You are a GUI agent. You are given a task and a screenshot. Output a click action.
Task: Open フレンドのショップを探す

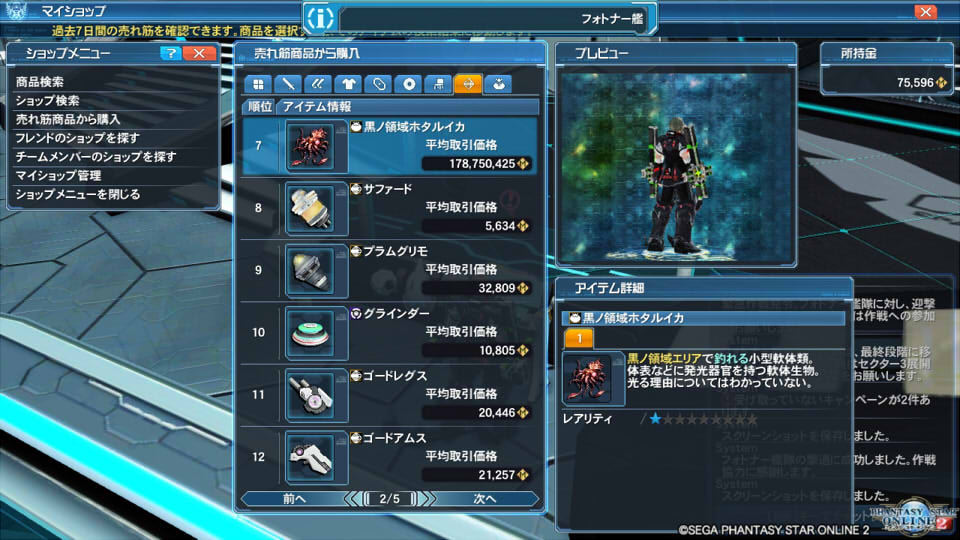78,138
